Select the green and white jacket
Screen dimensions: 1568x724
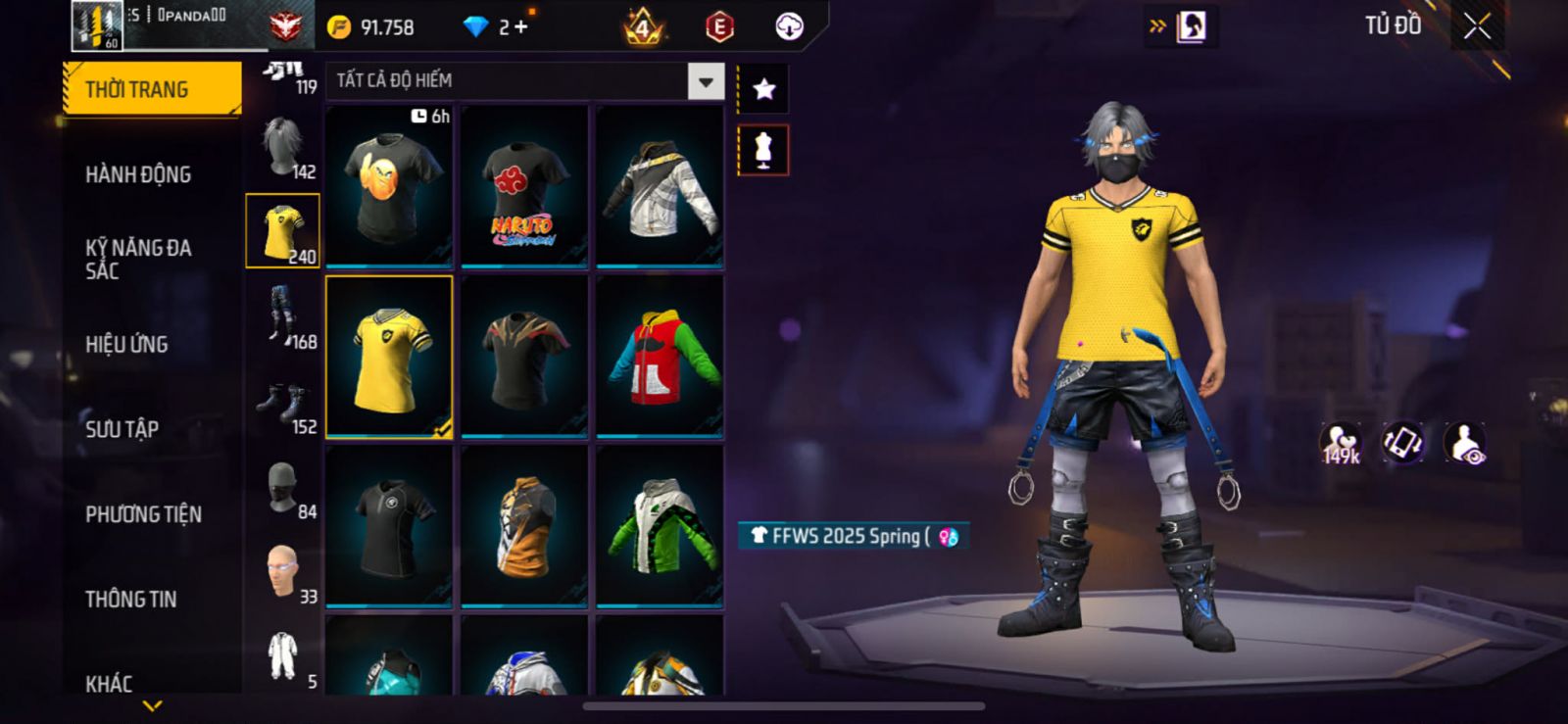660,526
